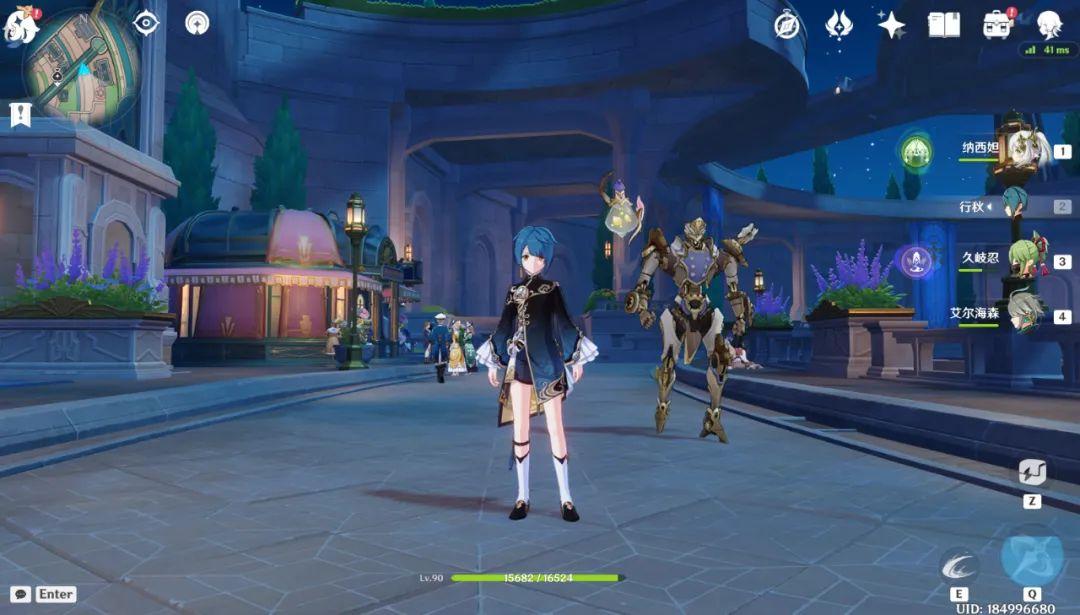Activate the eye-shaped Elemental Sight icon

pyautogui.click(x=146, y=23)
